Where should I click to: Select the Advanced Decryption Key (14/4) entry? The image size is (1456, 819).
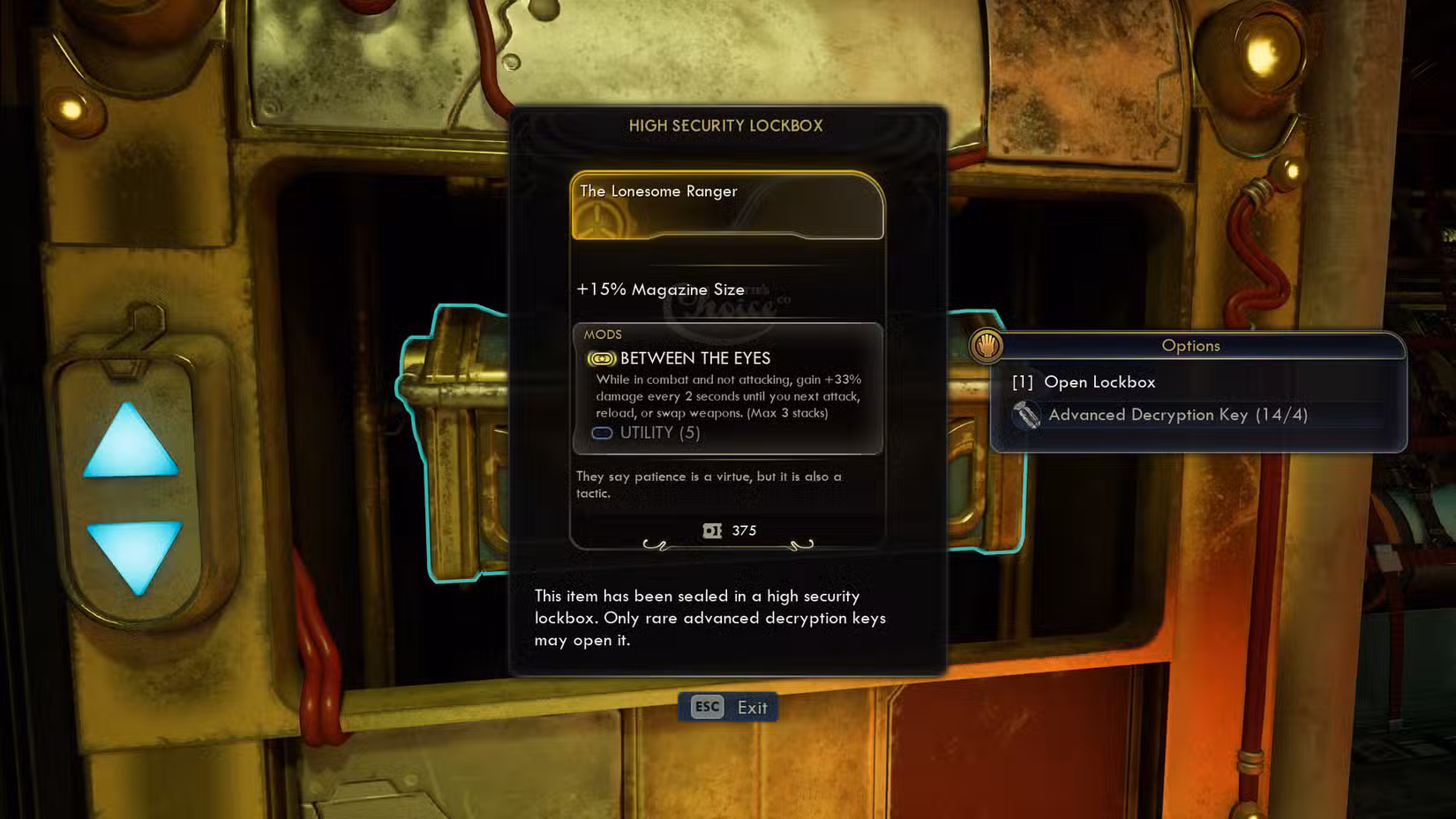point(1178,415)
